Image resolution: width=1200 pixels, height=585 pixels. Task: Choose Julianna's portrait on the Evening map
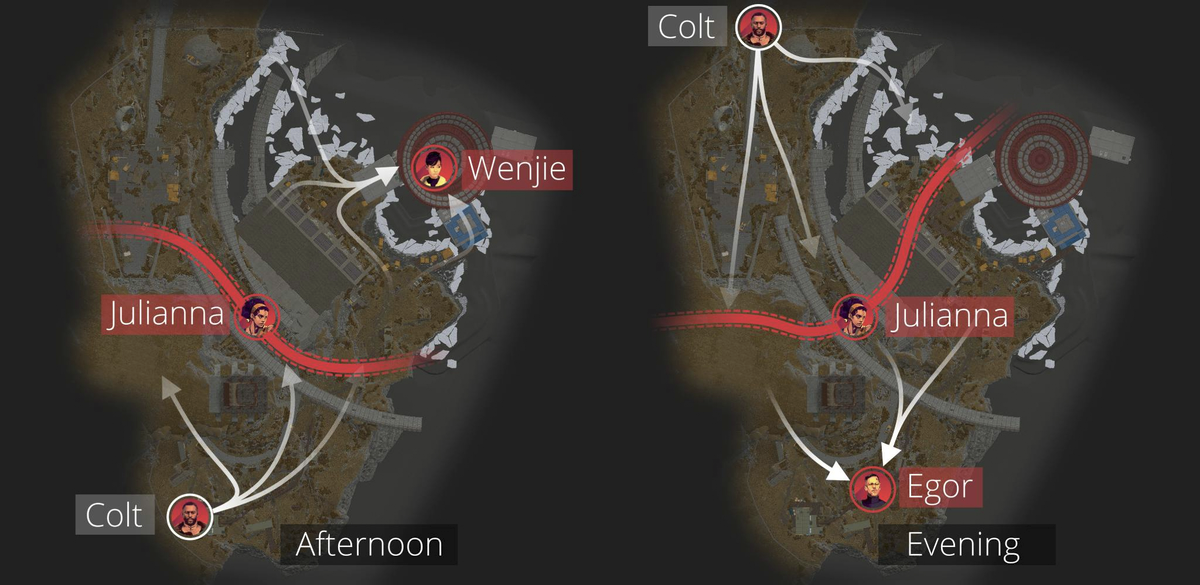click(x=856, y=317)
